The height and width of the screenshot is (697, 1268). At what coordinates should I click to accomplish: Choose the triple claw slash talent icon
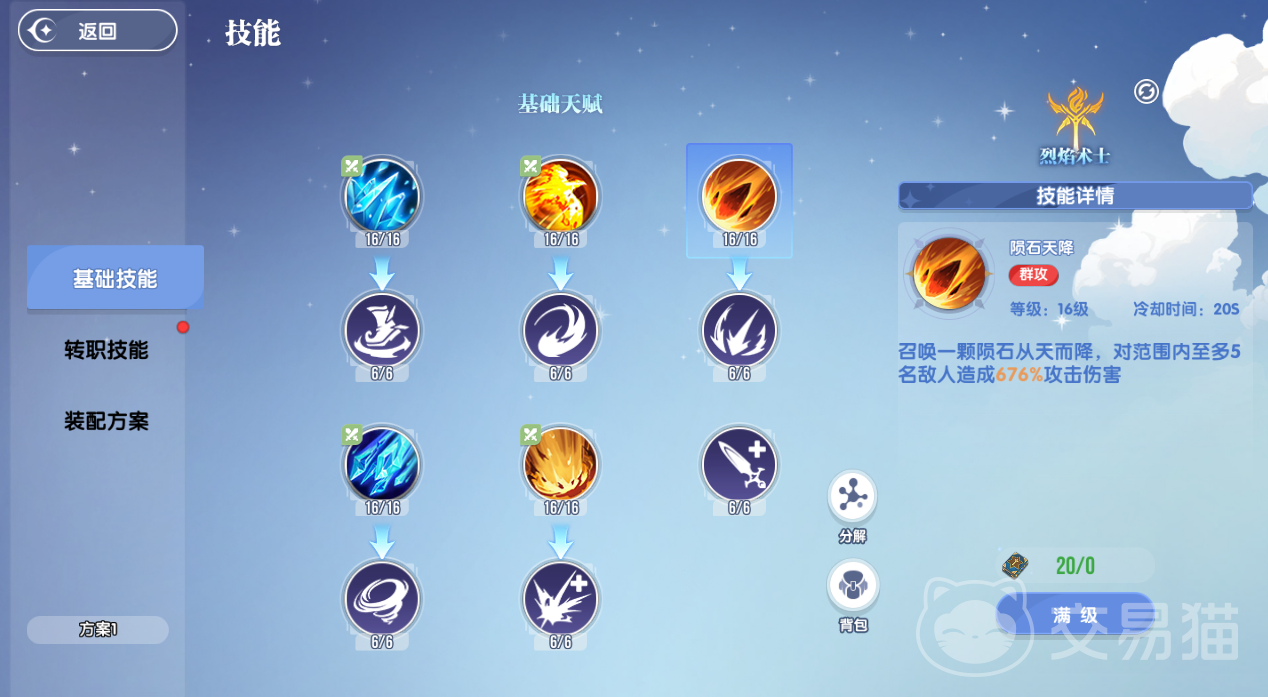739,329
